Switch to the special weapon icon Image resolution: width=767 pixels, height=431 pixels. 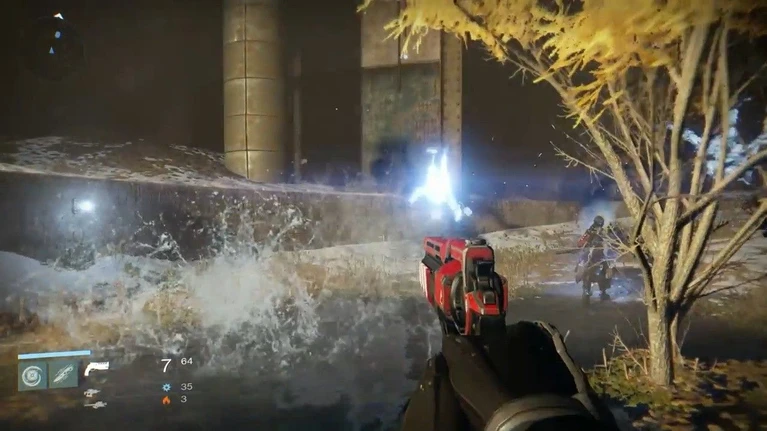(x=92, y=392)
